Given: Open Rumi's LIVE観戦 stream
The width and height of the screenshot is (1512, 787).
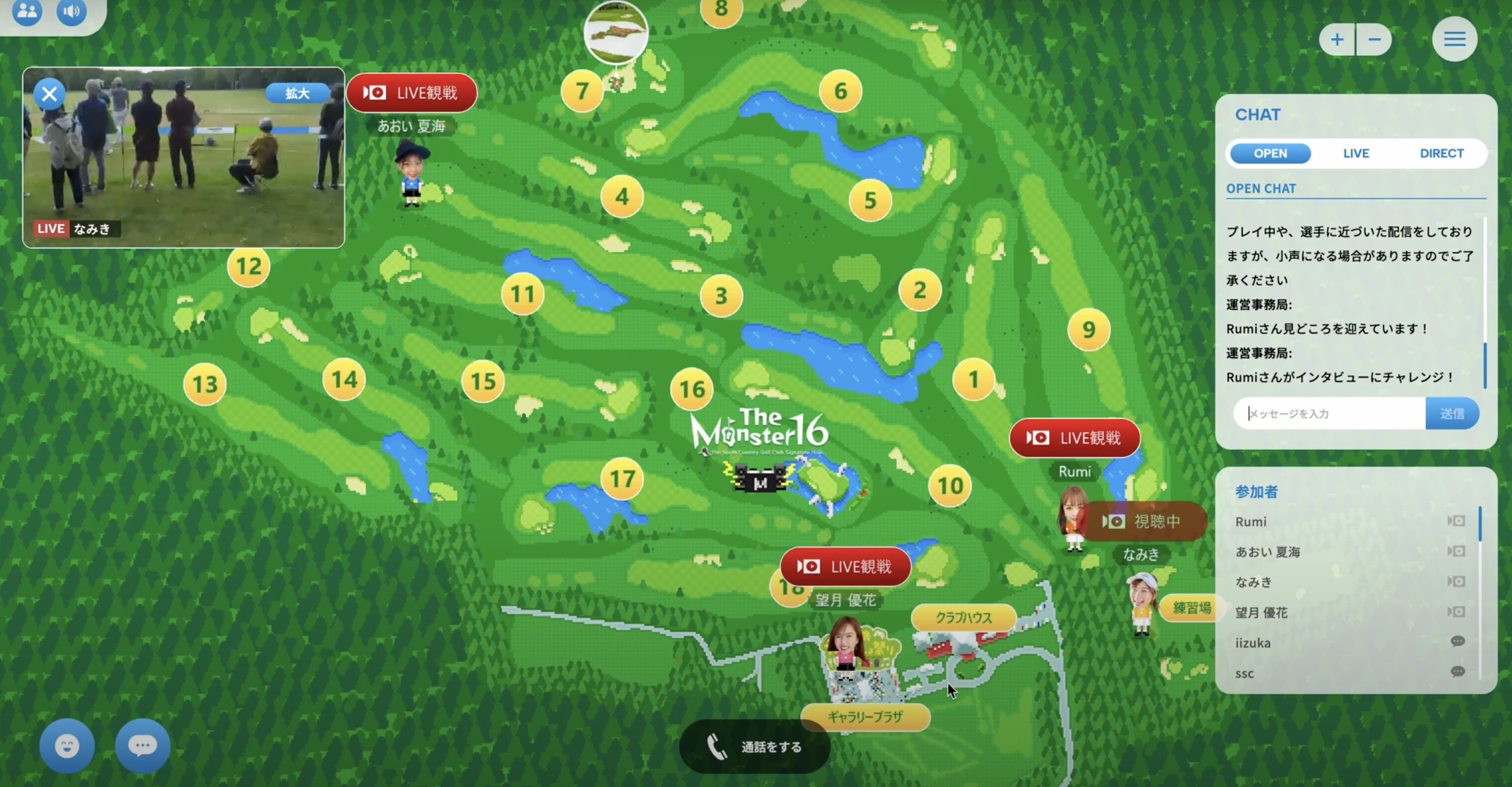Looking at the screenshot, I should [1074, 438].
